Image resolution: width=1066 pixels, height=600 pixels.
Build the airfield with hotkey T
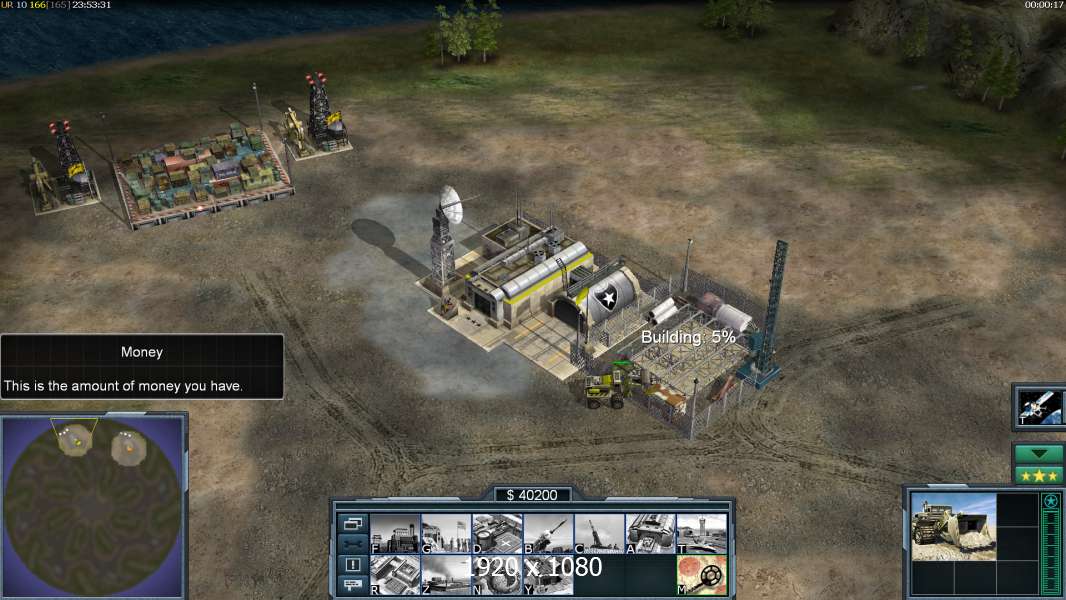click(x=701, y=533)
